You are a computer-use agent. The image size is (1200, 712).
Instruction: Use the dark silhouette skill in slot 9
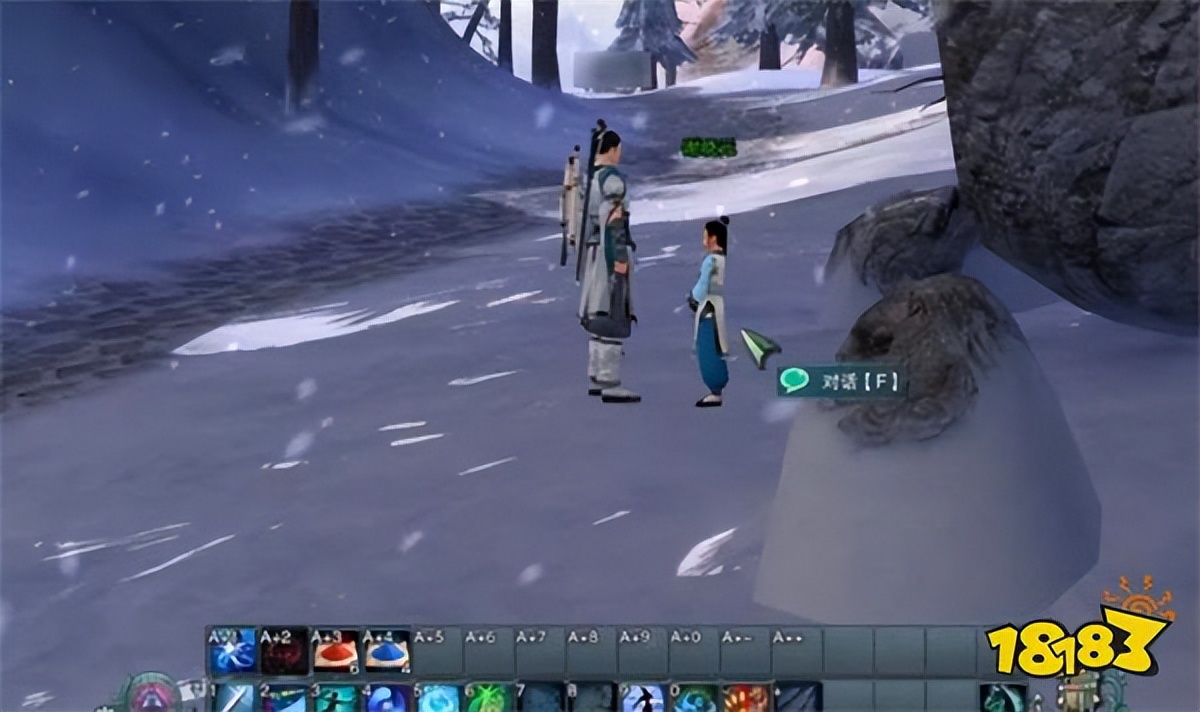643,698
